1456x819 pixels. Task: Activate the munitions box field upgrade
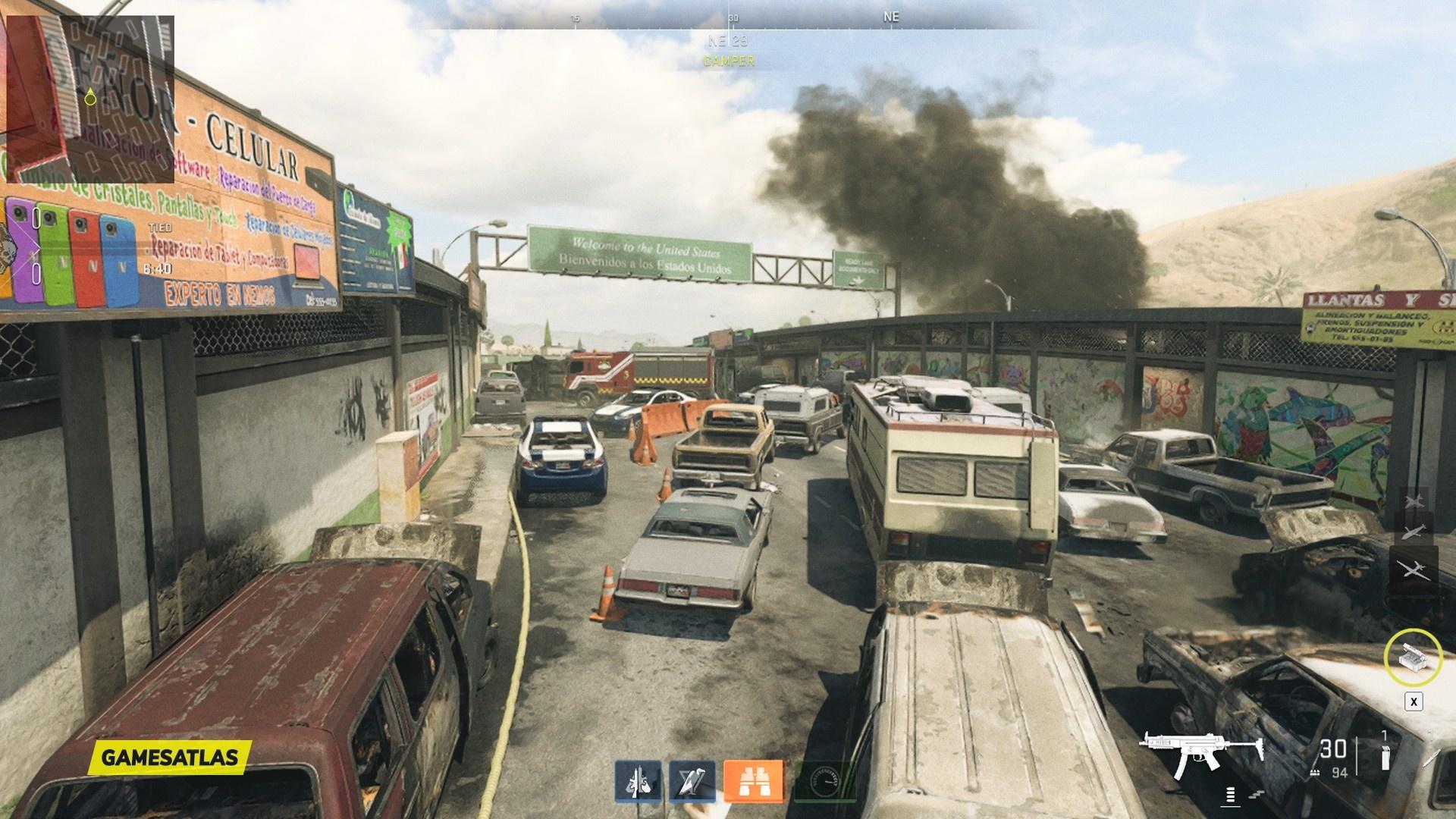click(x=1414, y=657)
